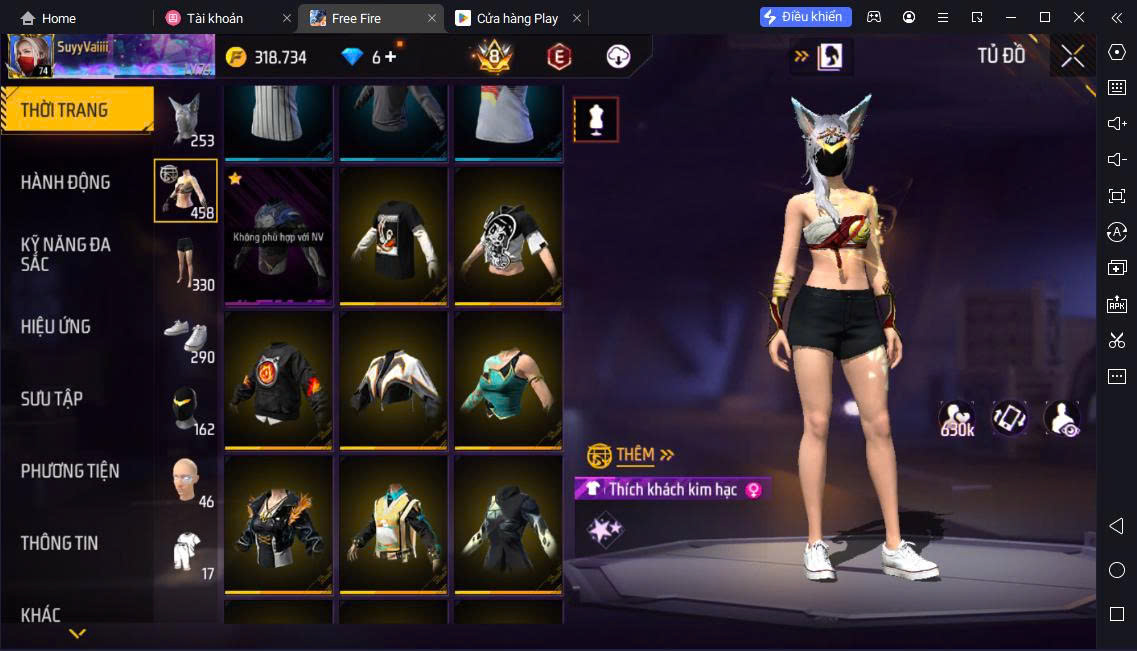This screenshot has width=1137, height=651.
Task: Close the wardrobe with the X button
Action: [x=1072, y=56]
